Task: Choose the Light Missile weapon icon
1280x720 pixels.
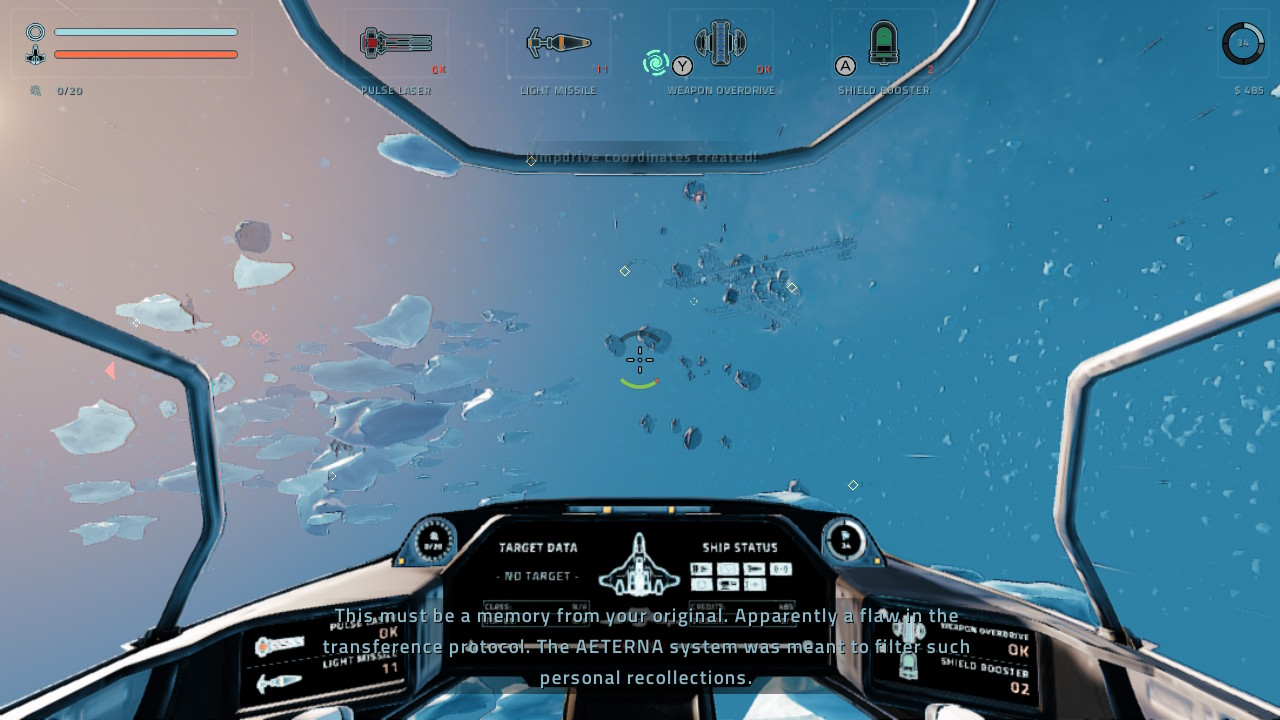Action: point(559,43)
